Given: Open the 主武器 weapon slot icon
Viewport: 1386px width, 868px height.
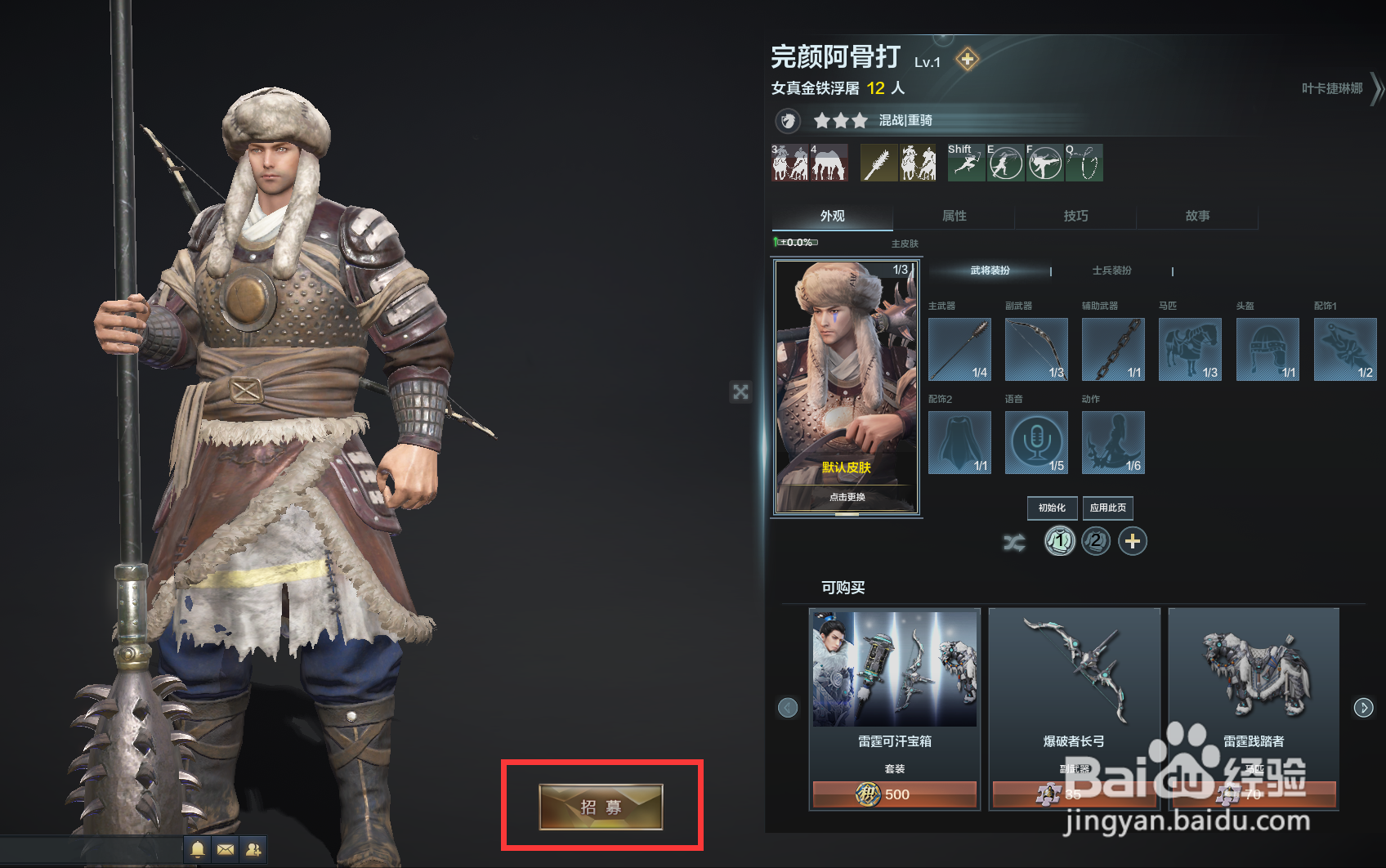Looking at the screenshot, I should click(959, 349).
